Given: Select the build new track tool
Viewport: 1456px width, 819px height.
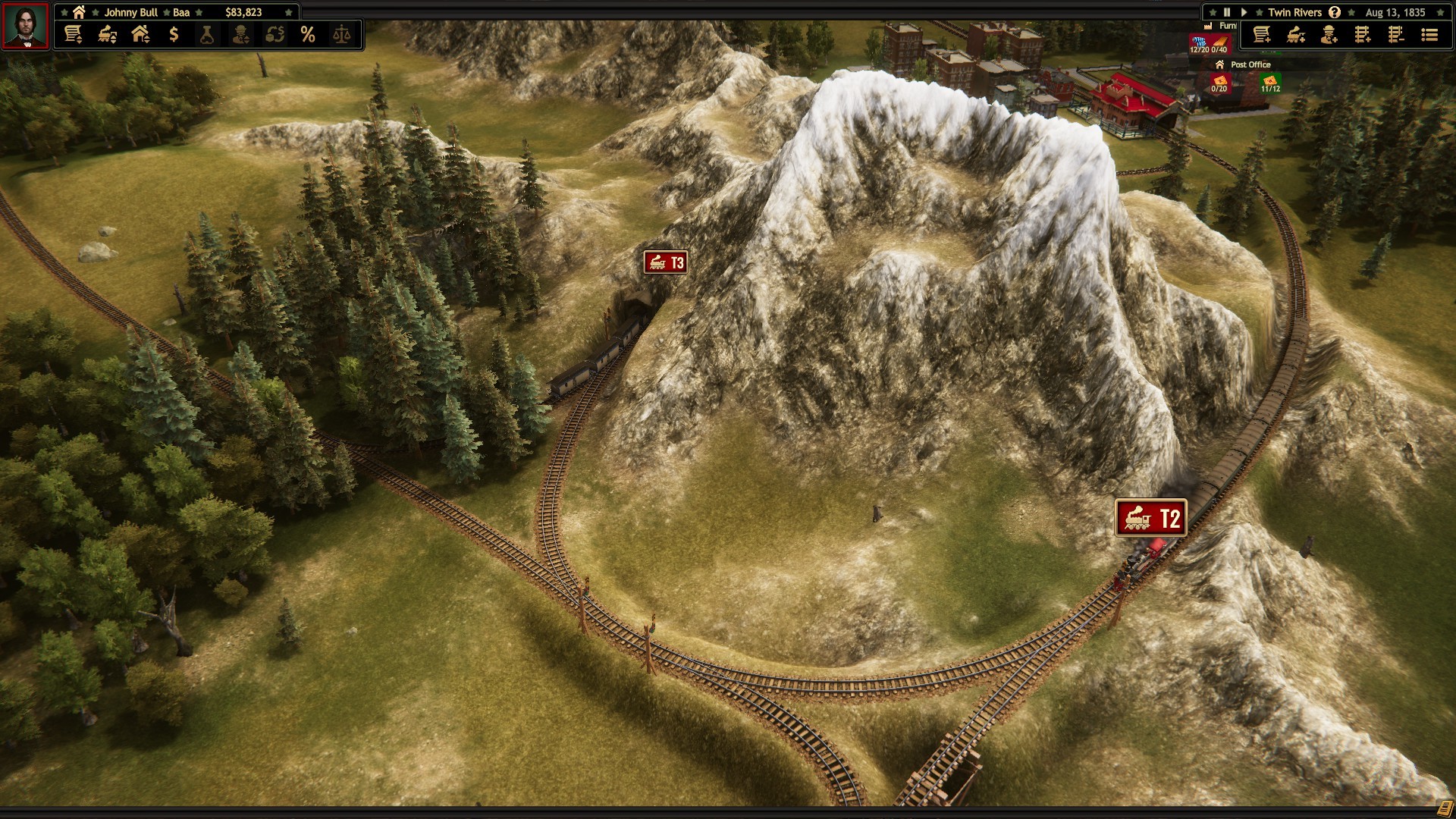Looking at the screenshot, I should coord(1363,34).
